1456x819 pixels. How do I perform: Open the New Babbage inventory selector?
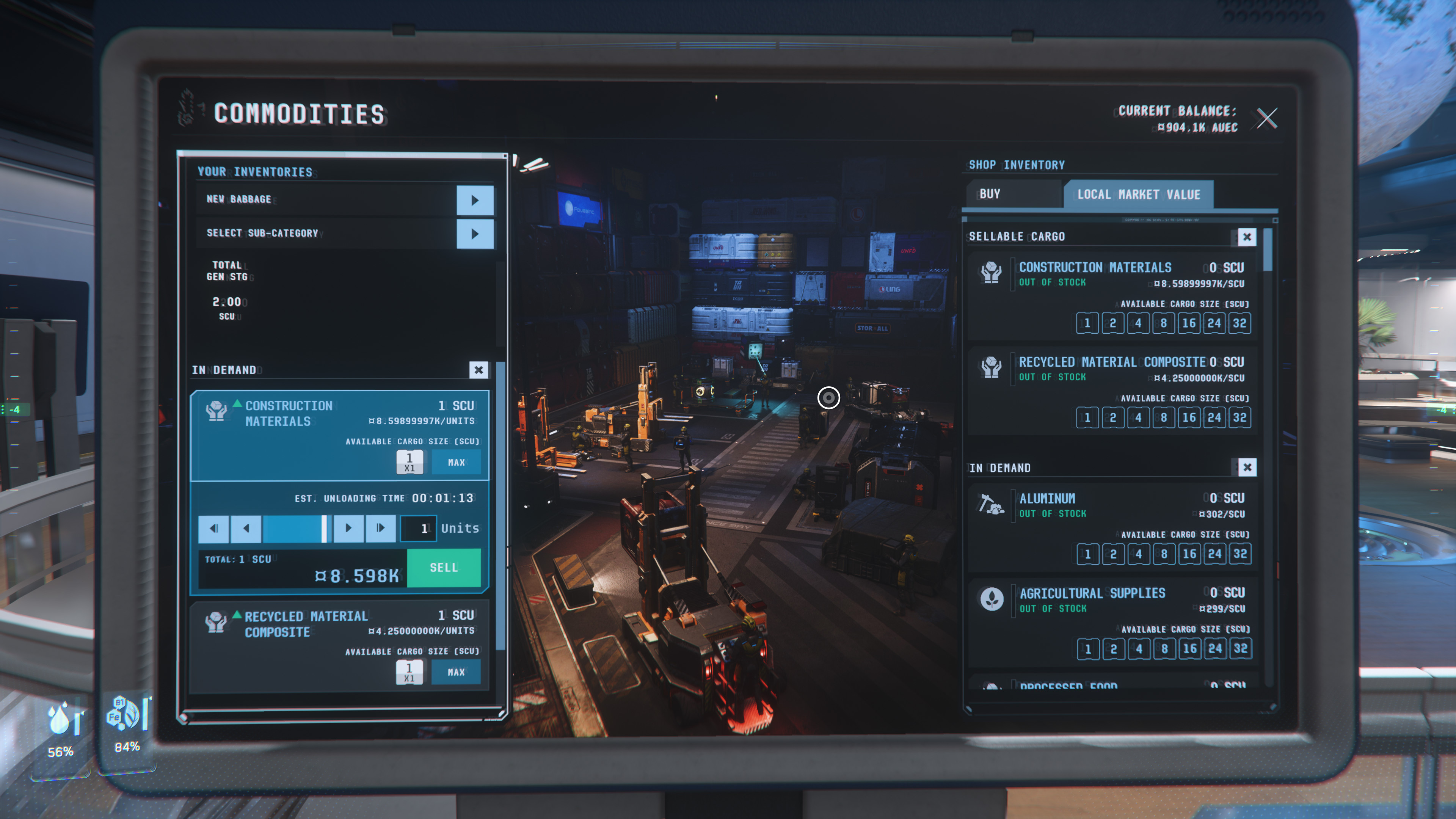(474, 200)
